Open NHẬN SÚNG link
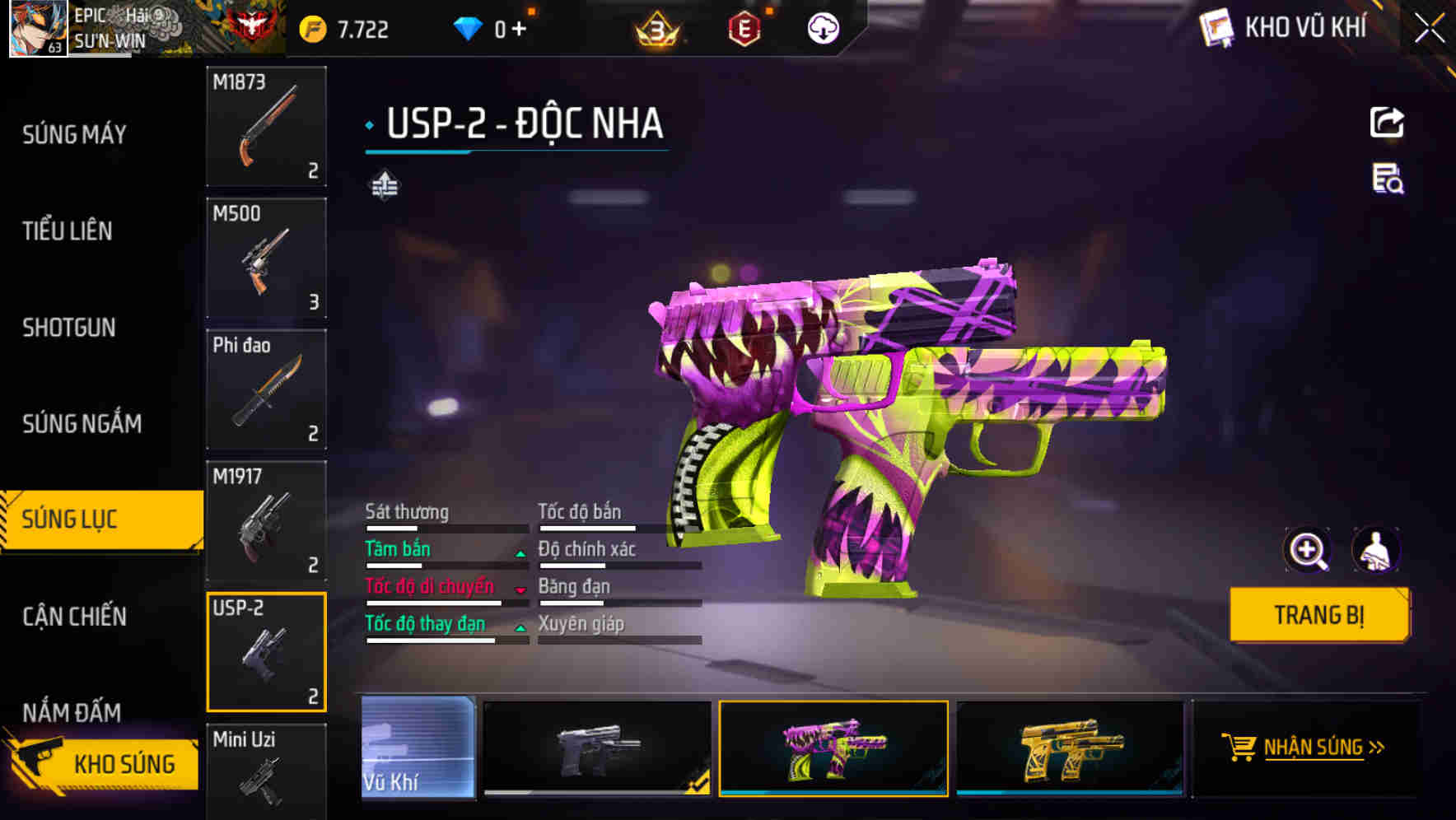This screenshot has height=820, width=1456. coord(1316,747)
